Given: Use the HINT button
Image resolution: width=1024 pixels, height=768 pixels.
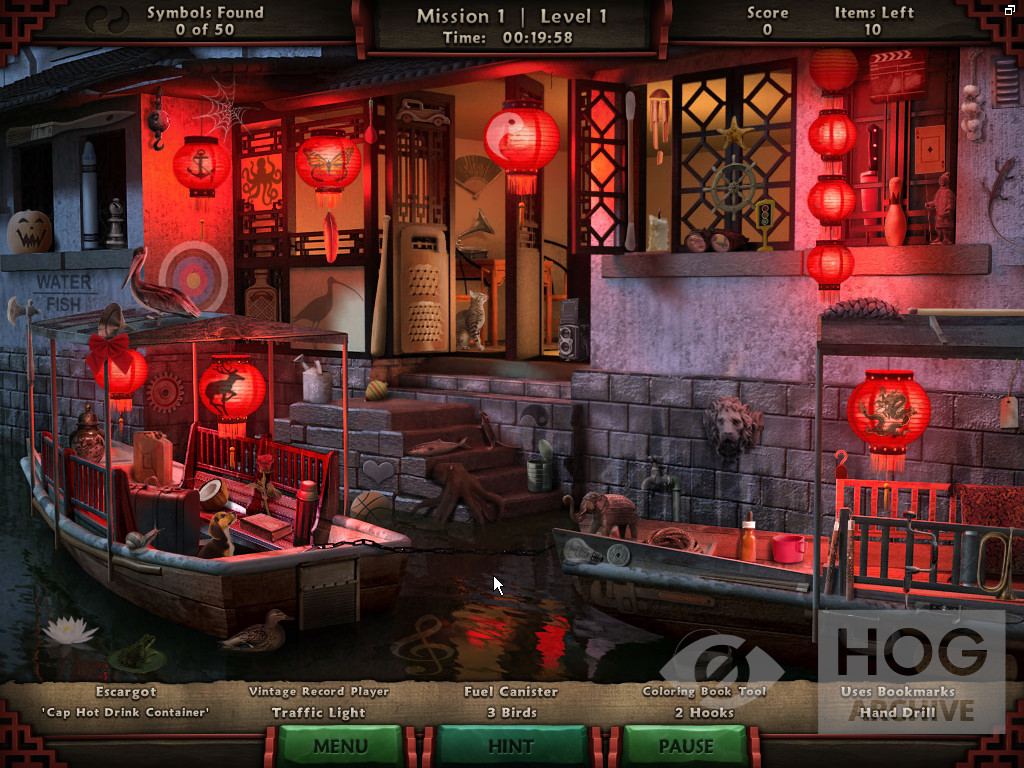Looking at the screenshot, I should click(511, 746).
